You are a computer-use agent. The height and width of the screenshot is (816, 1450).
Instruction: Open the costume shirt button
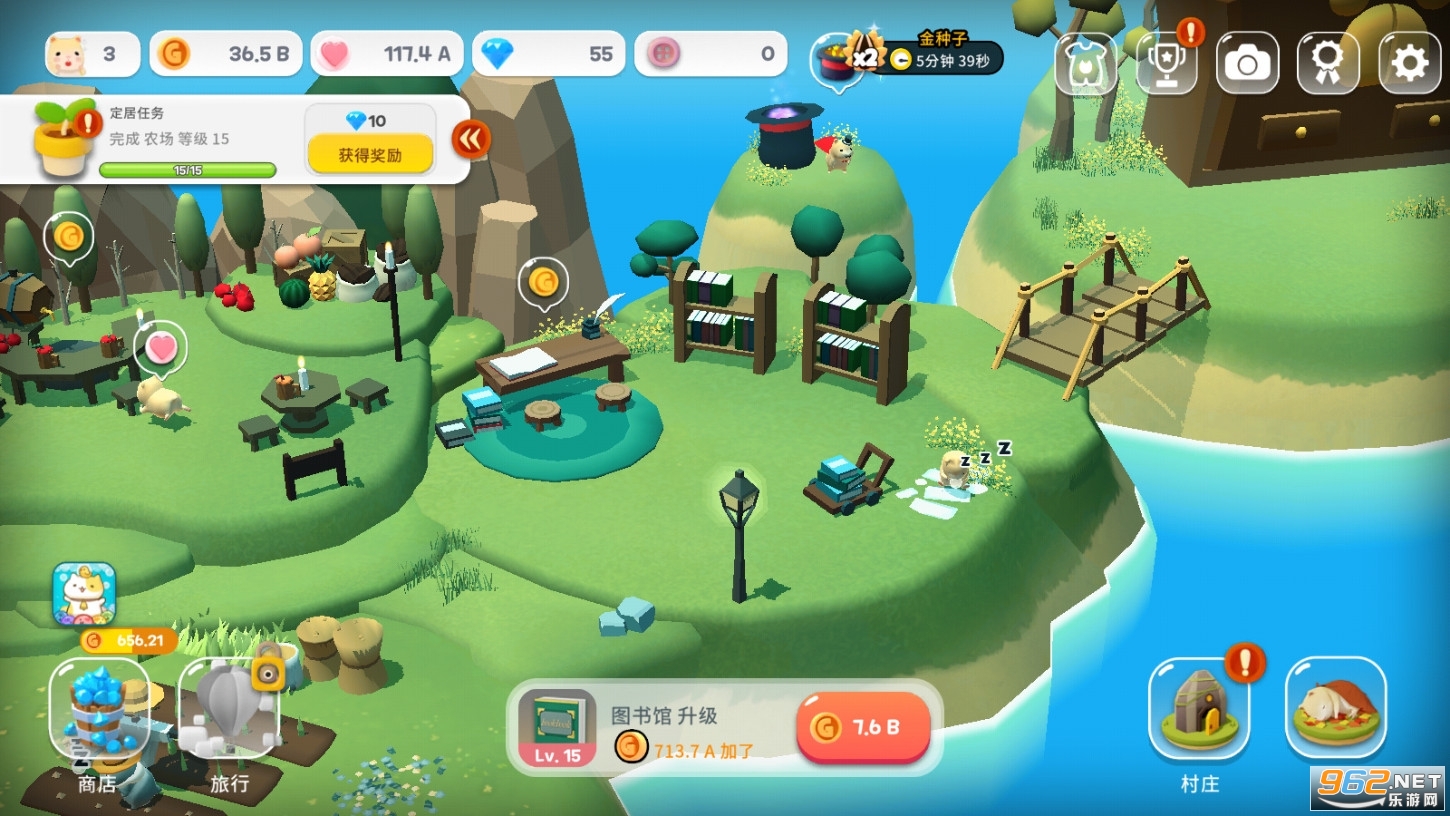[x=1086, y=63]
